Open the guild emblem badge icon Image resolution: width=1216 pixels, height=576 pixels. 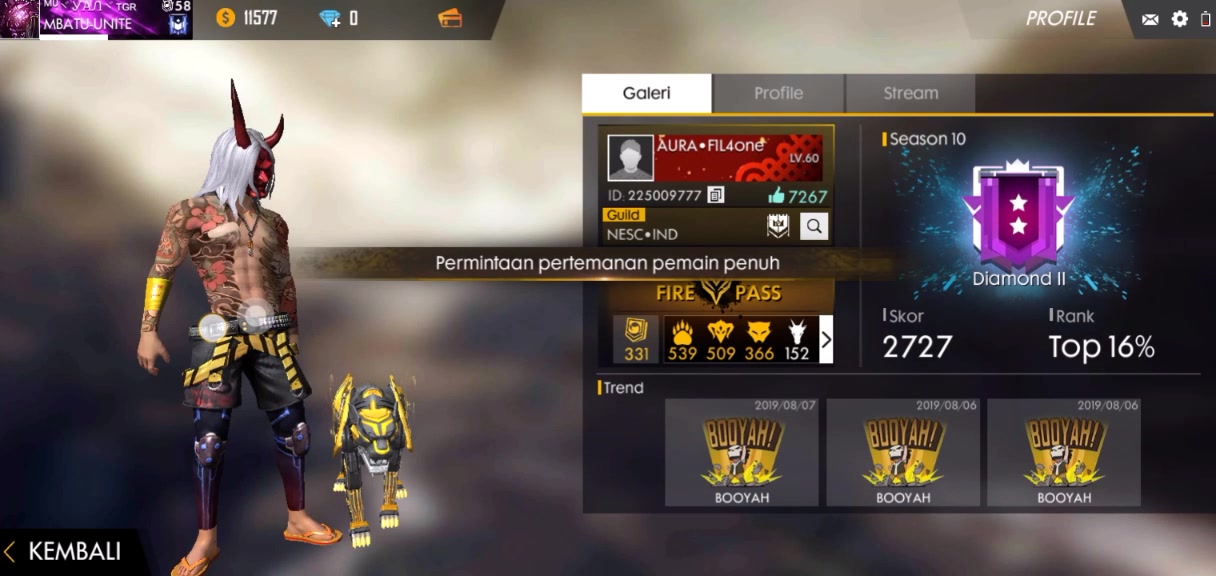778,227
